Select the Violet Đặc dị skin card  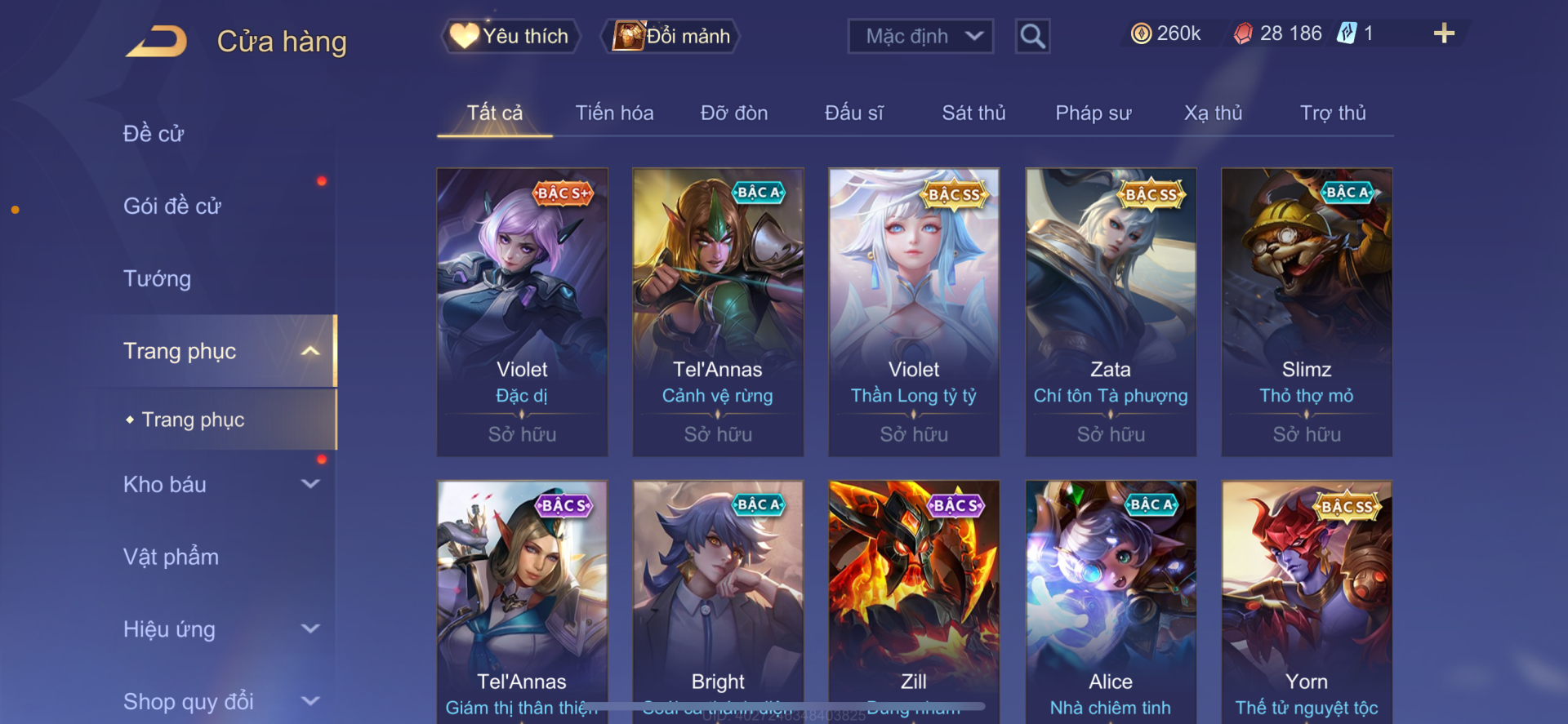coord(522,312)
